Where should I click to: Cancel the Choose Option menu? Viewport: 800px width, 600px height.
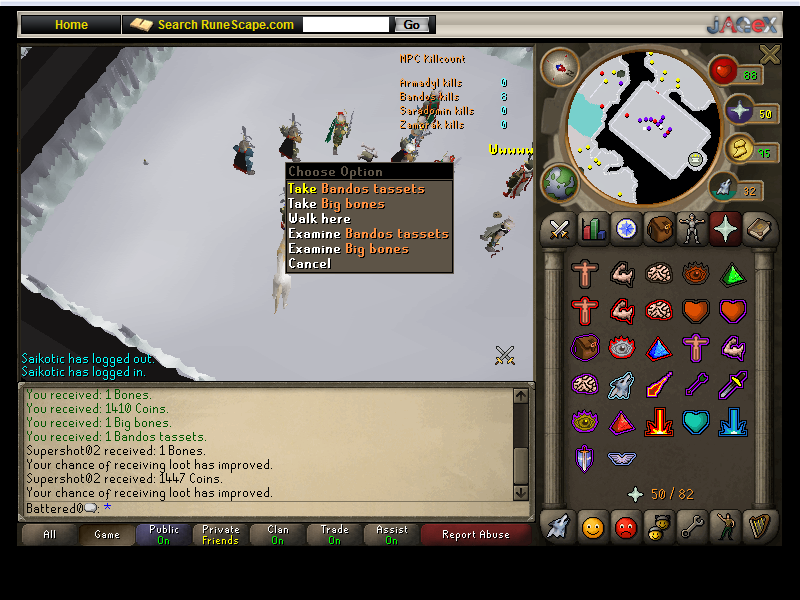point(309,264)
